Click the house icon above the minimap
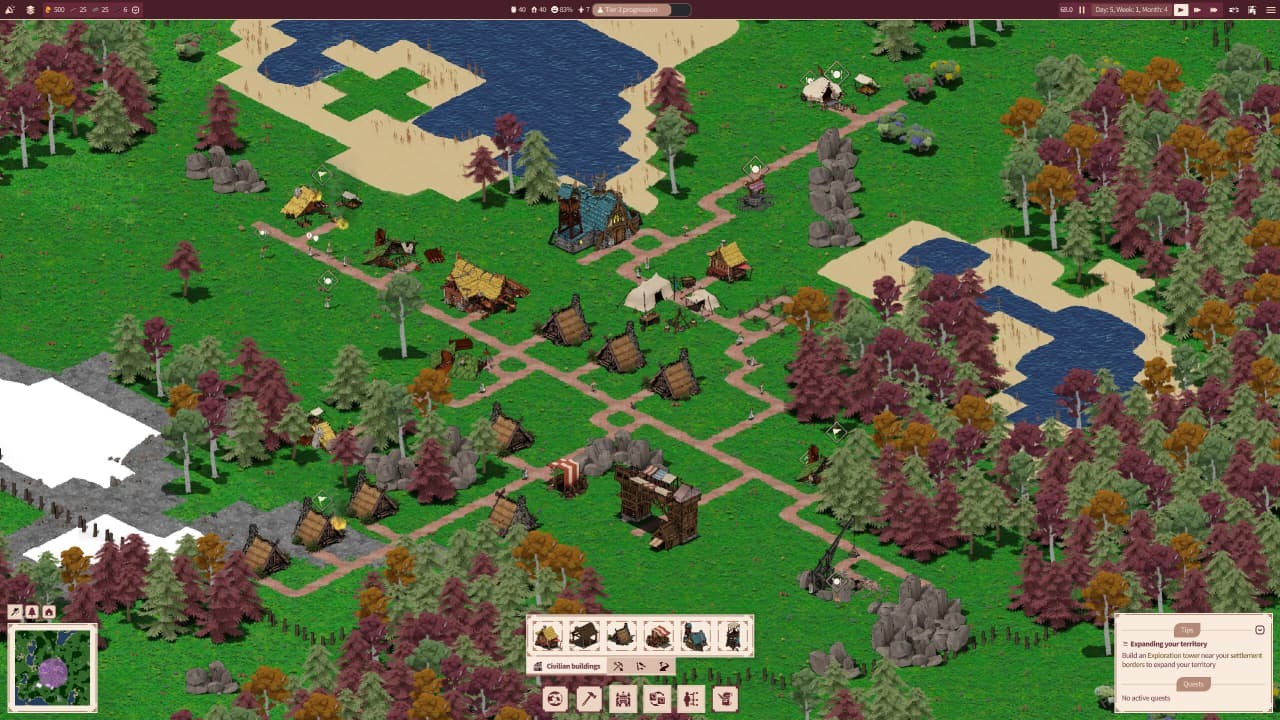This screenshot has width=1280, height=720. 47,611
